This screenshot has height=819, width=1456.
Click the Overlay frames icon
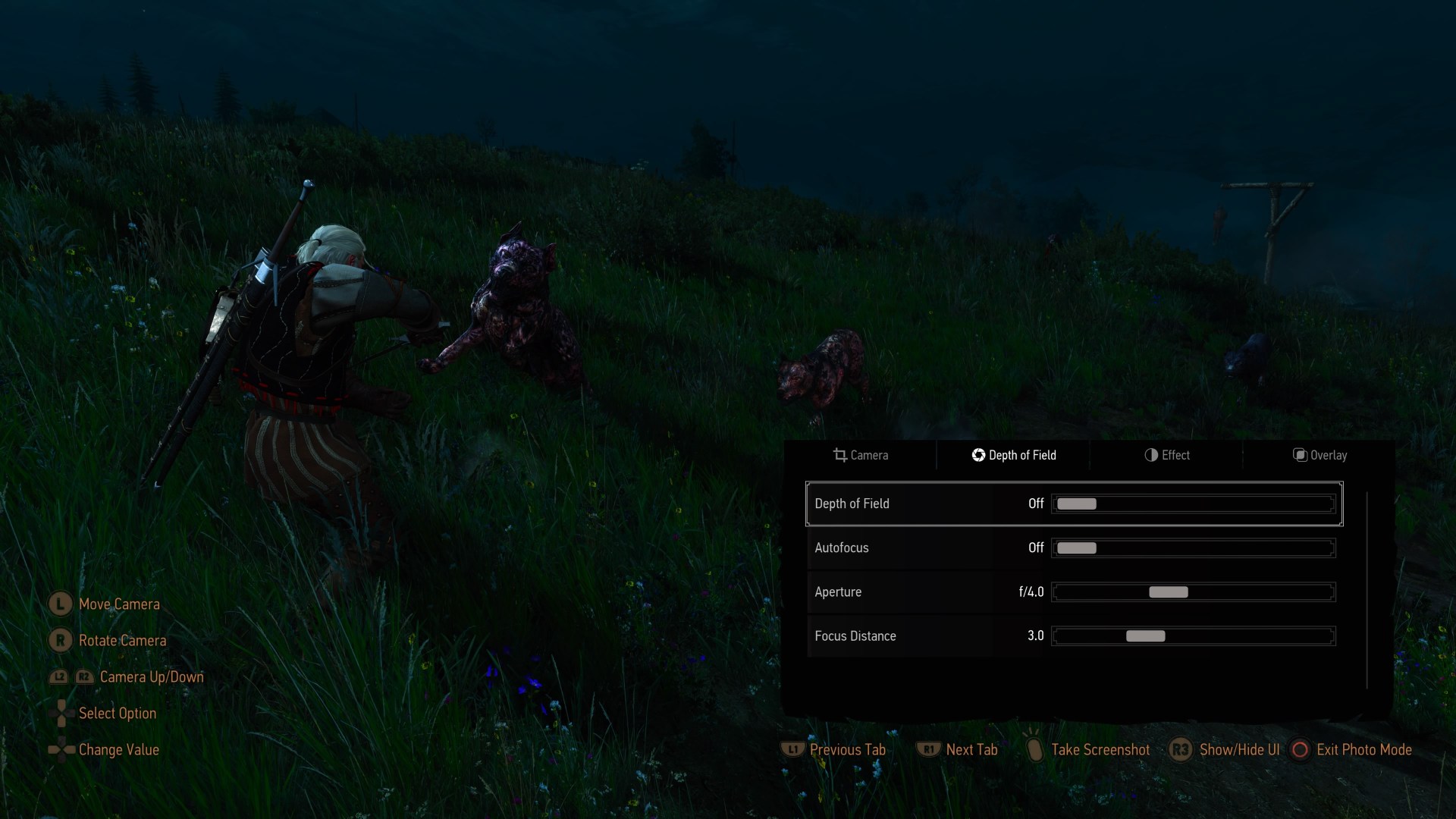pos(1299,455)
